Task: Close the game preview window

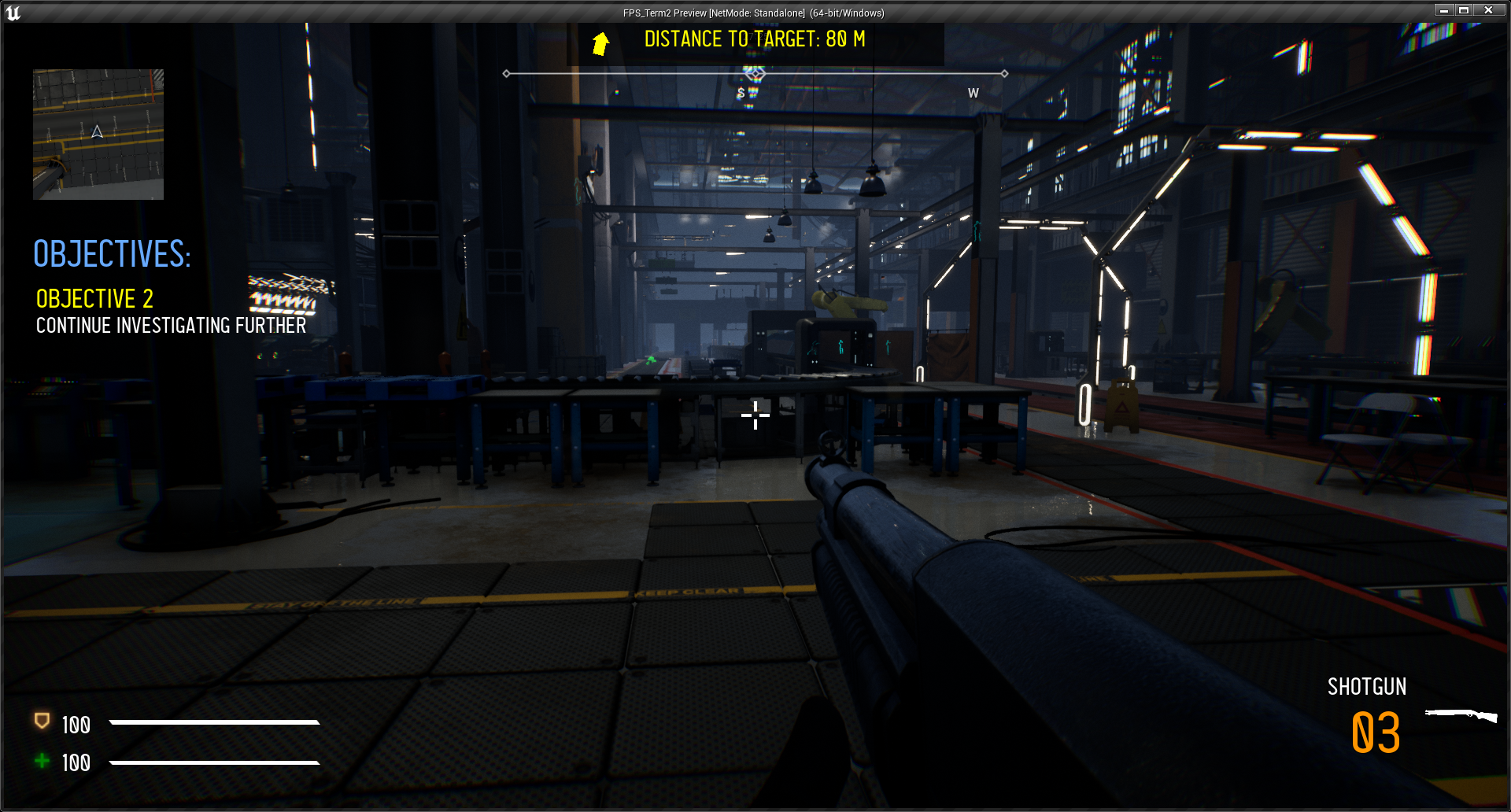Action: pyautogui.click(x=1488, y=10)
